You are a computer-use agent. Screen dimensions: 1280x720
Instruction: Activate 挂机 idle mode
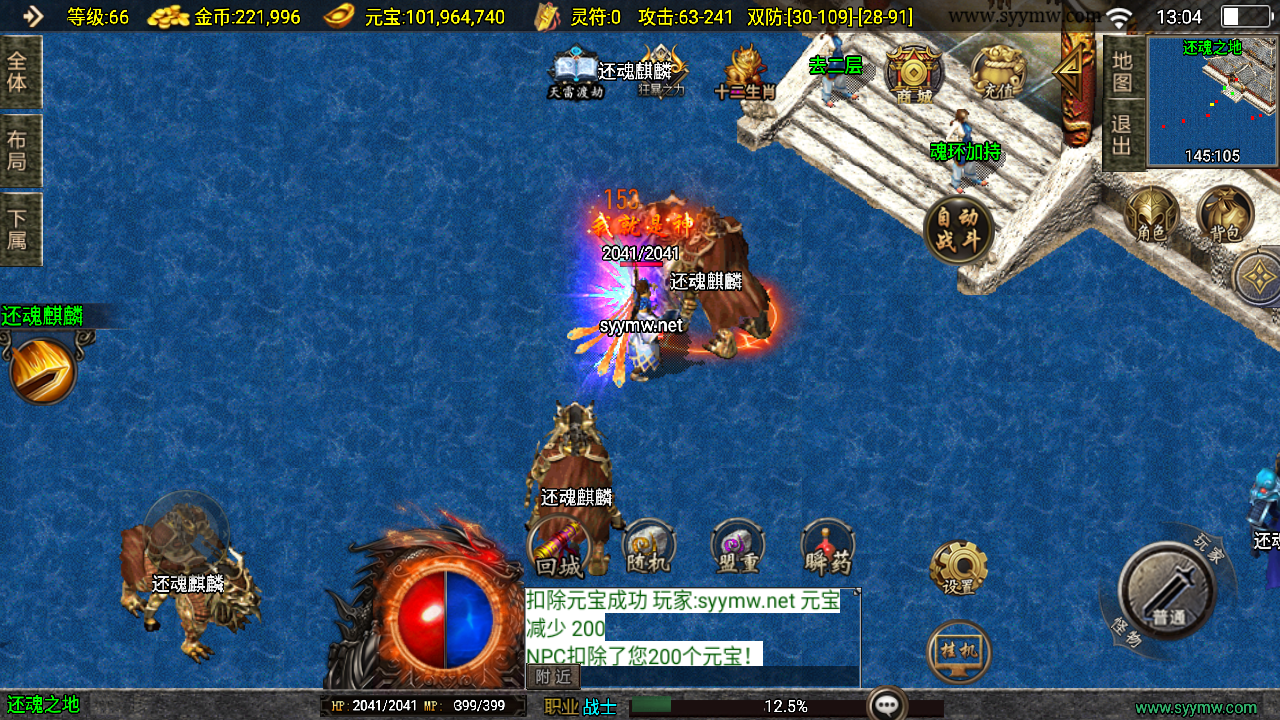tap(958, 651)
